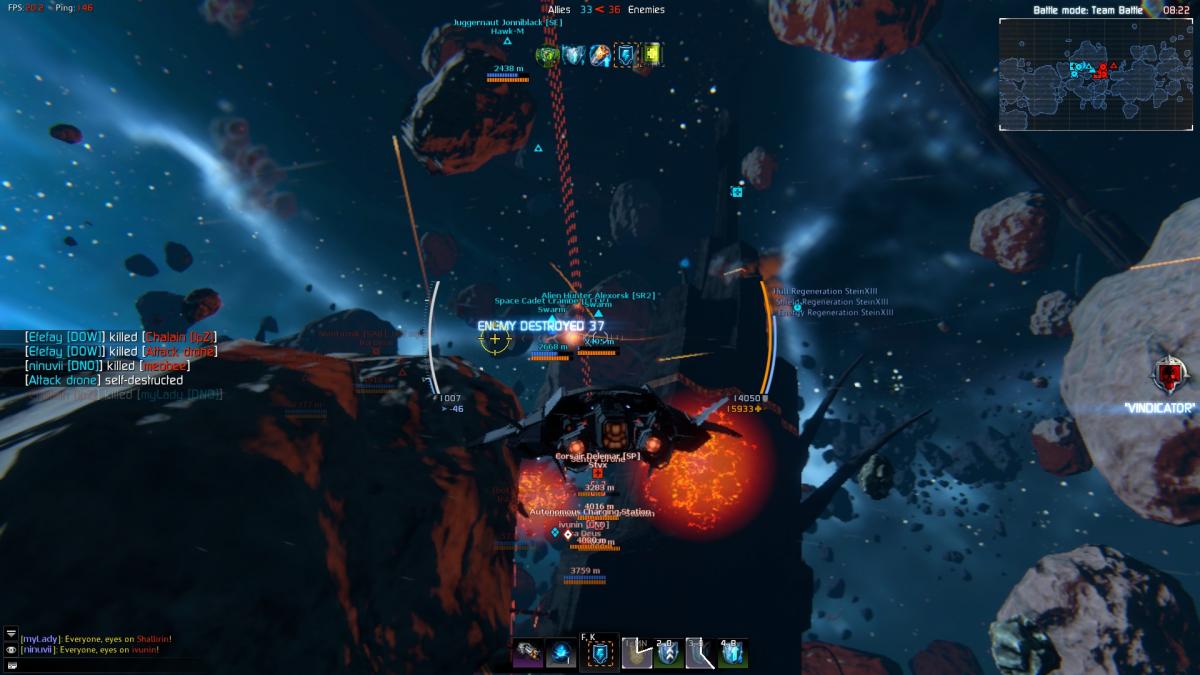Screen dimensions: 1200x675
Task: Collapse the chat with the down-arrow button
Action: click(x=11, y=634)
